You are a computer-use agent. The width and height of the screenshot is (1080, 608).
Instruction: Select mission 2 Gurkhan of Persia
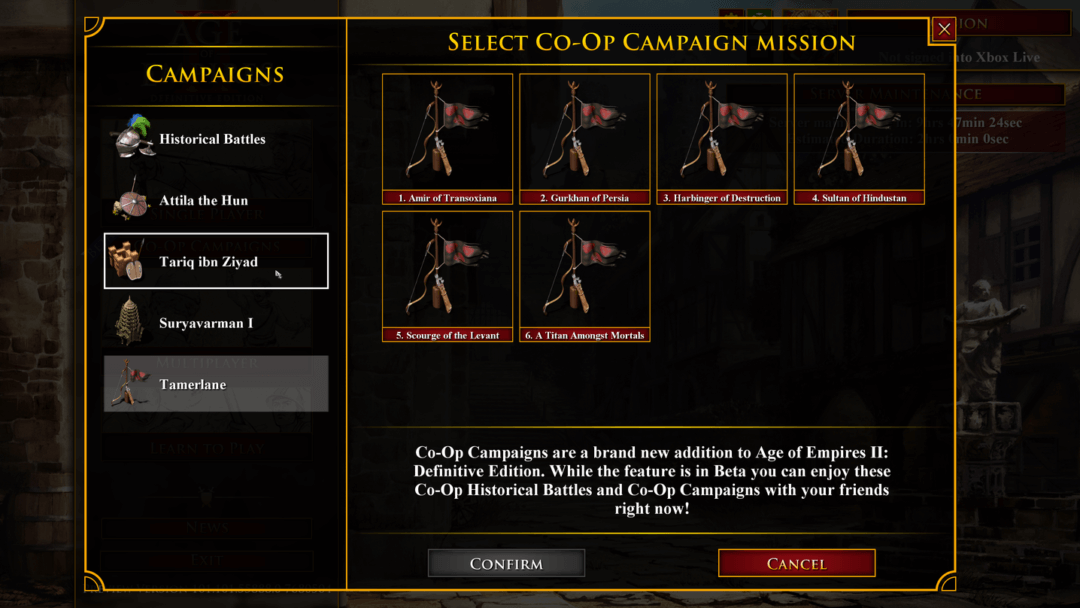tap(584, 138)
